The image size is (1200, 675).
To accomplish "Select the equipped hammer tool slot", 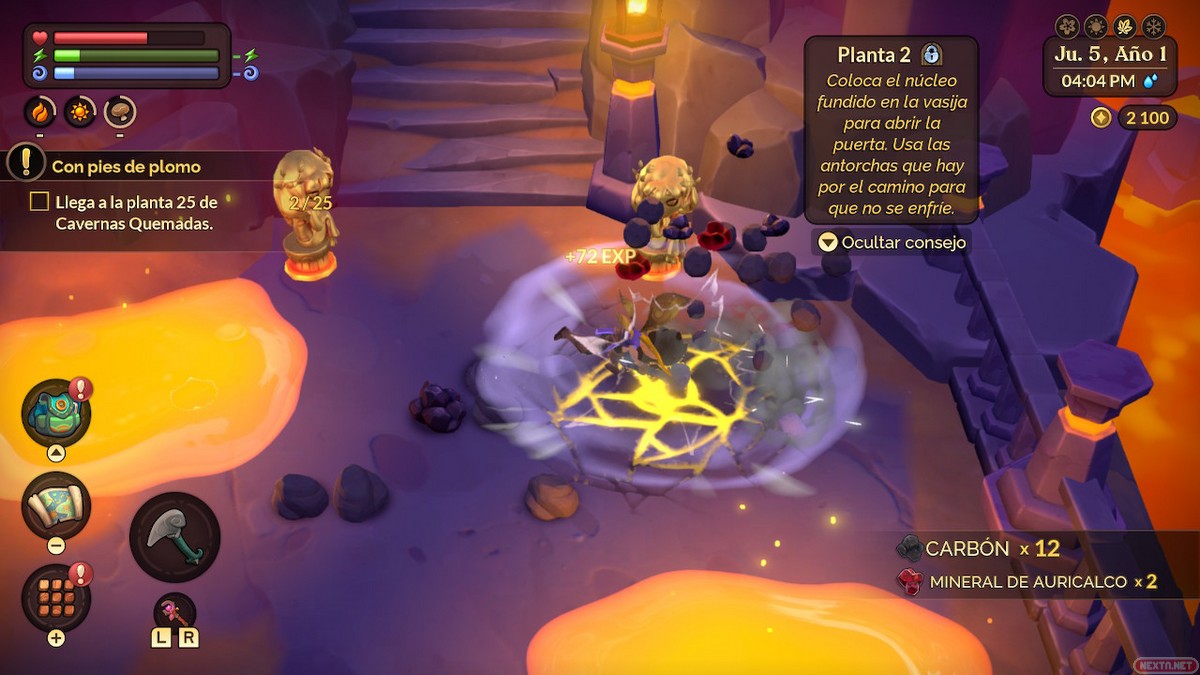I will [174, 537].
